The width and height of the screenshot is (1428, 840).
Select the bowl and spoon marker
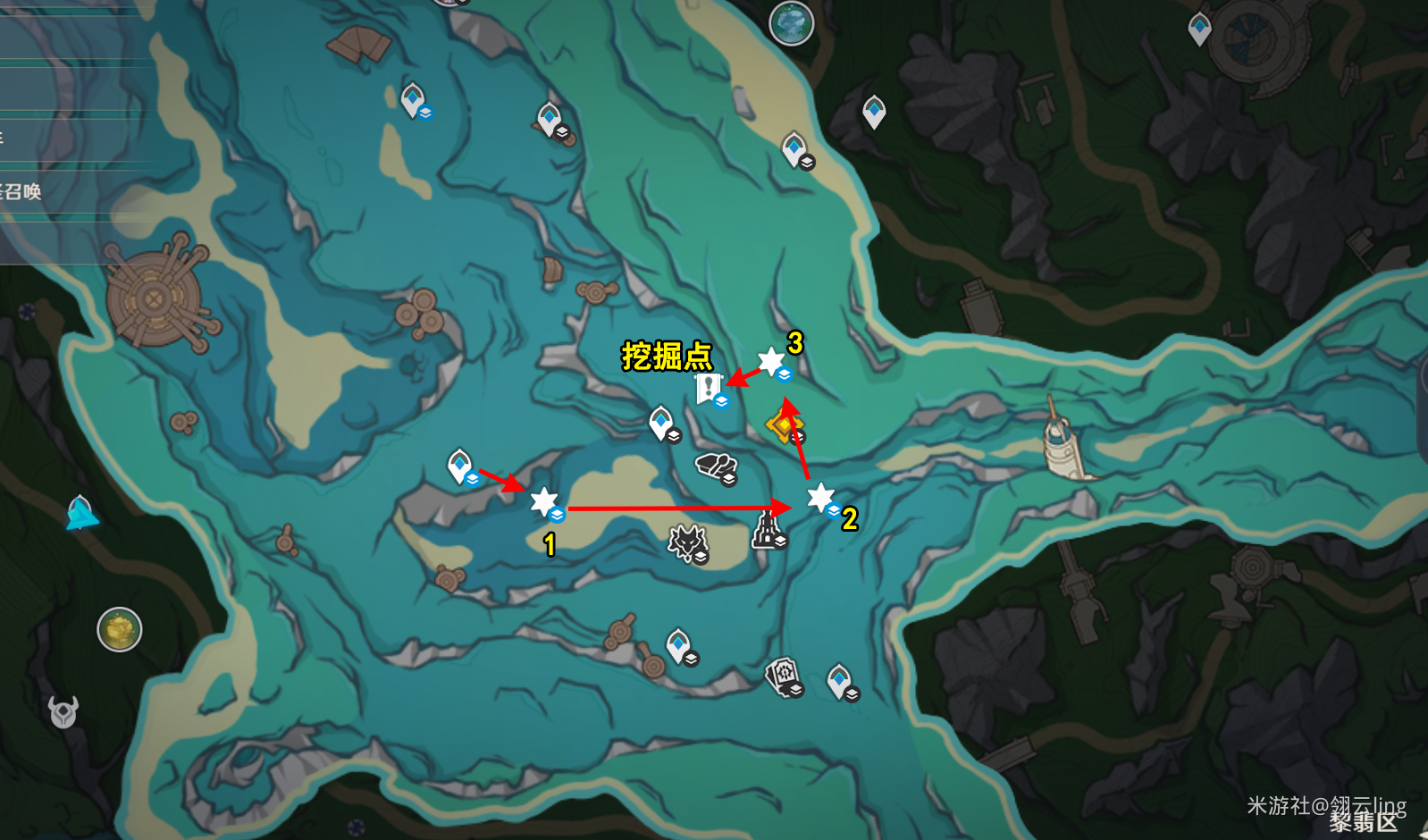coord(715,466)
